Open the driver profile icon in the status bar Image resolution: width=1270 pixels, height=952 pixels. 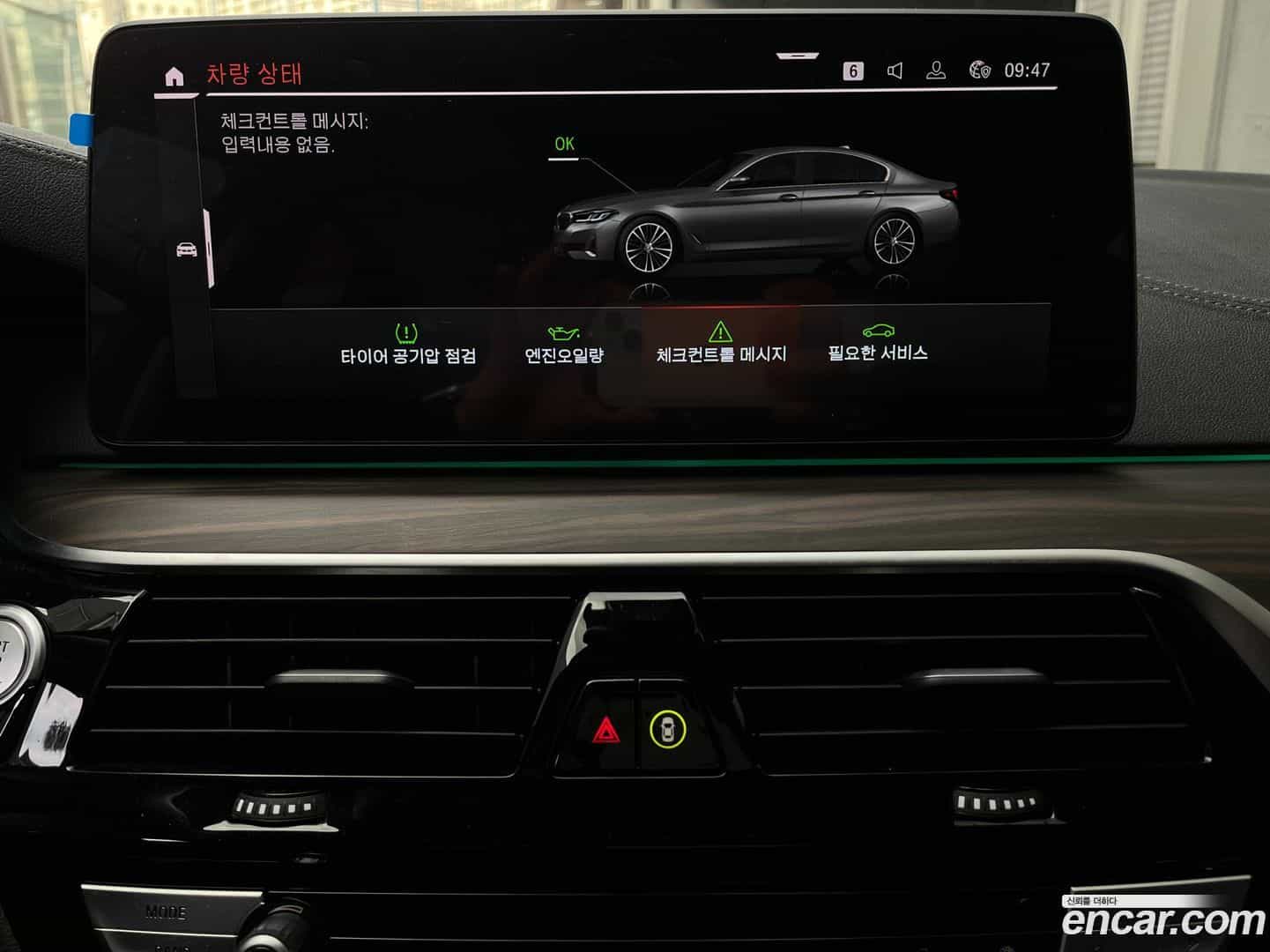pyautogui.click(x=935, y=69)
